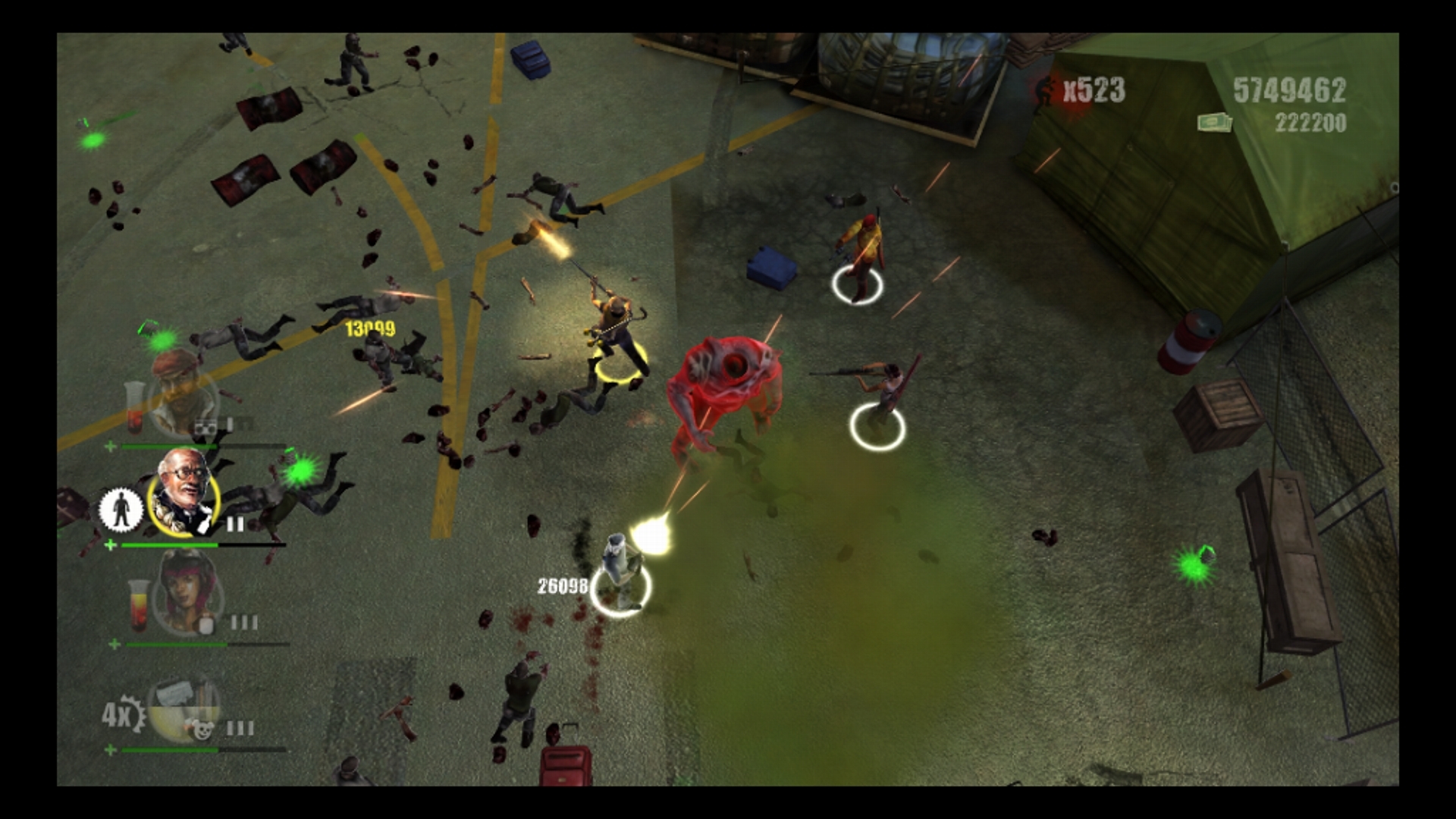This screenshot has width=1456, height=819.
Task: Click the red-yellow test tube beside the woman
Action: tap(136, 605)
